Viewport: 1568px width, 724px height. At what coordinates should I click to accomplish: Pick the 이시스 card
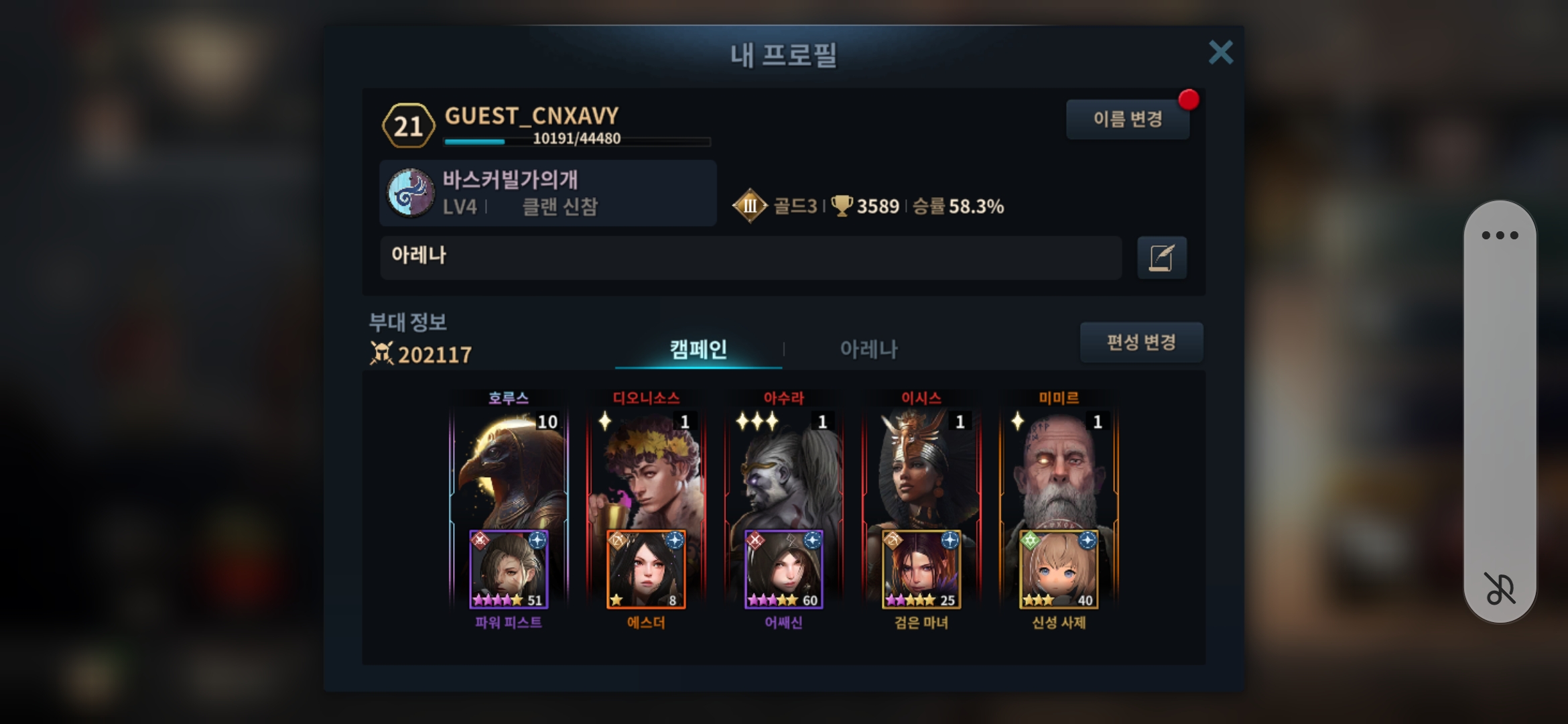(921, 469)
